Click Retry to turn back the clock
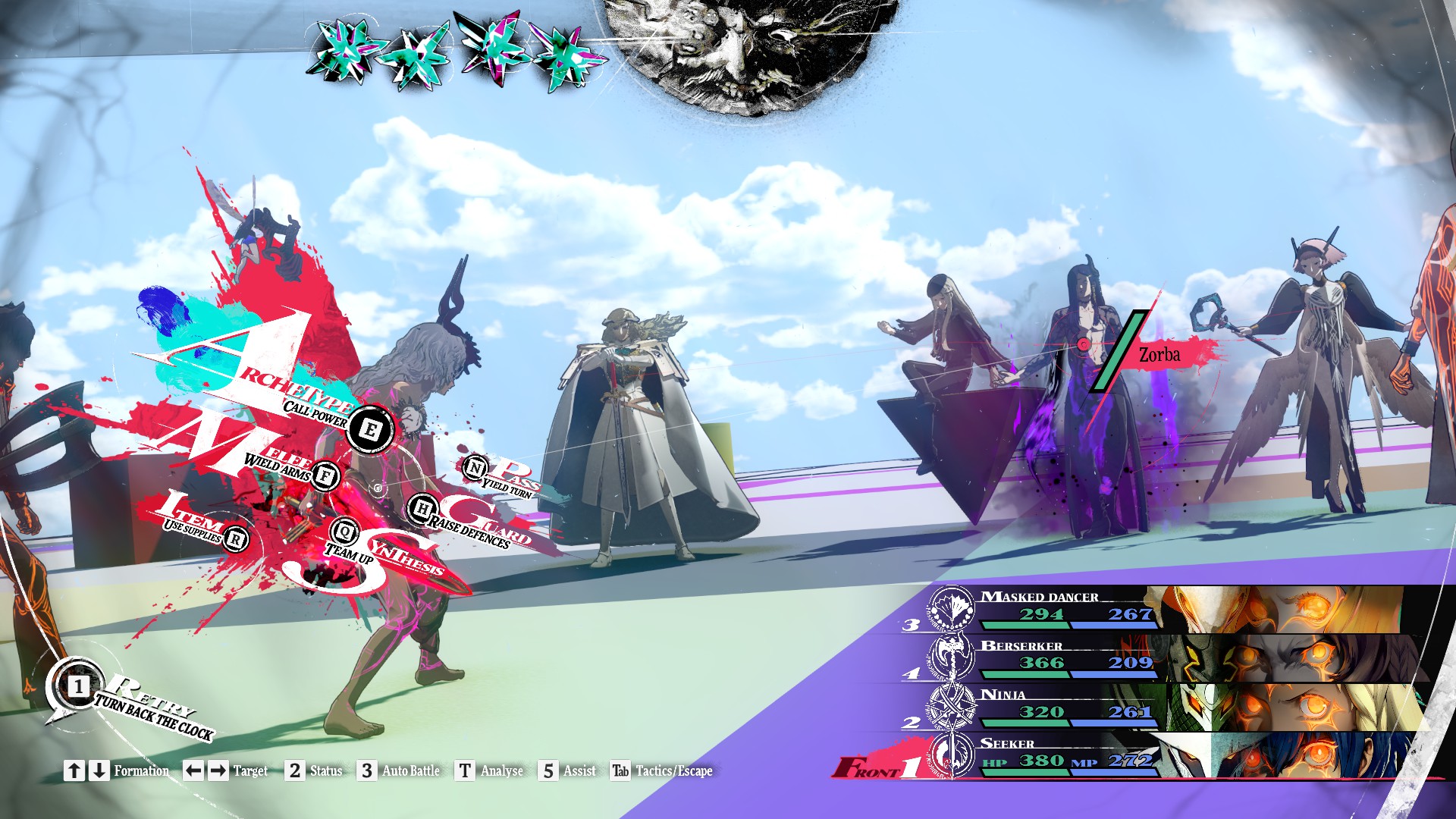Screen dimensions: 1456x819 point(78,687)
